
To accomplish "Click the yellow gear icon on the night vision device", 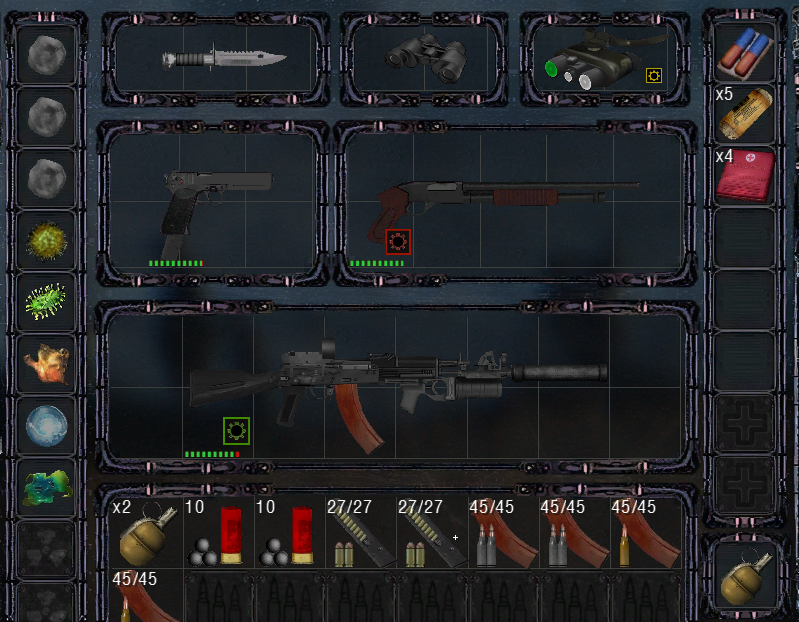I will point(654,74).
